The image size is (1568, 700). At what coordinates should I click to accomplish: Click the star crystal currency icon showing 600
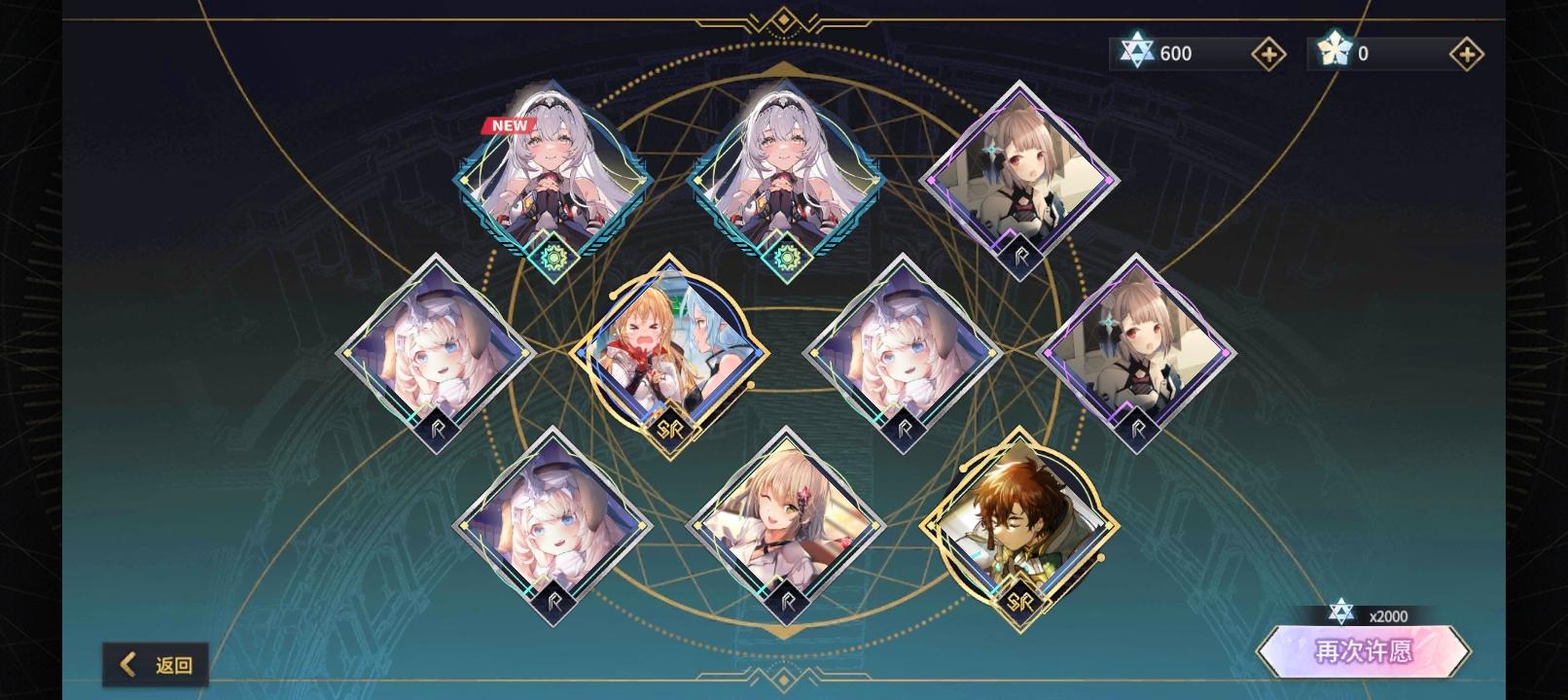pos(1138,52)
